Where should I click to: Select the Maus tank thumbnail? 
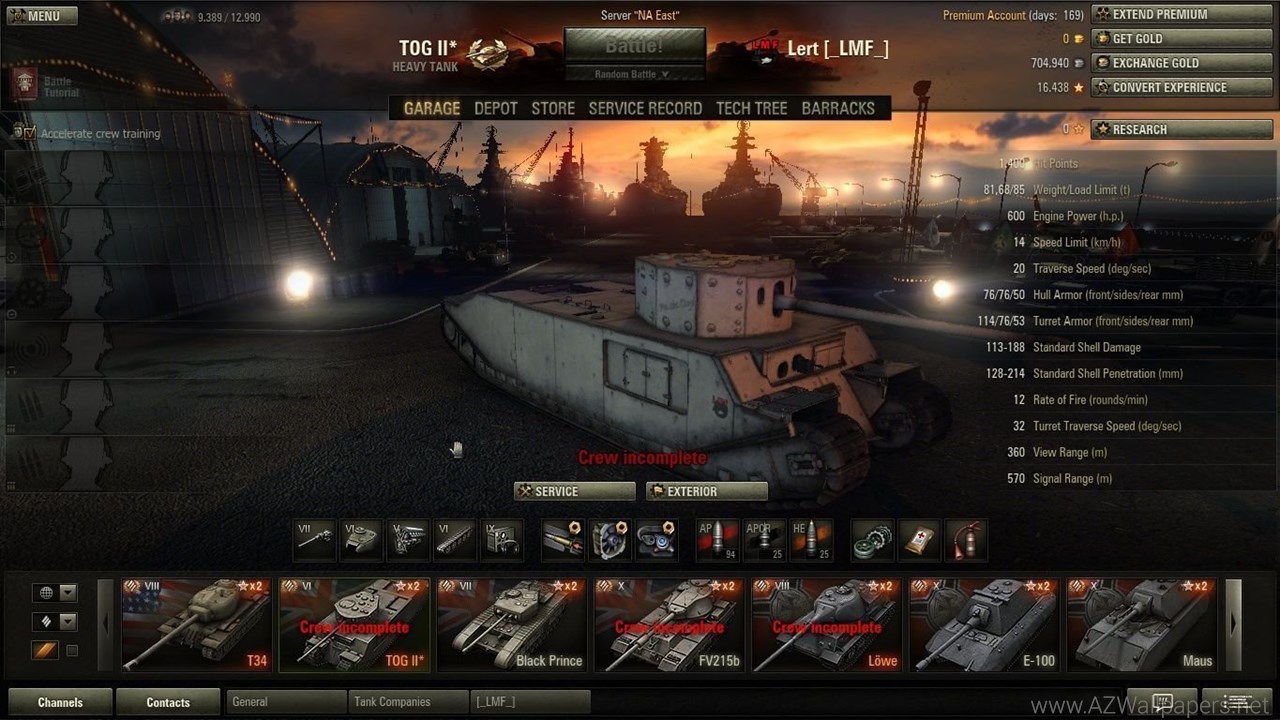point(1141,625)
